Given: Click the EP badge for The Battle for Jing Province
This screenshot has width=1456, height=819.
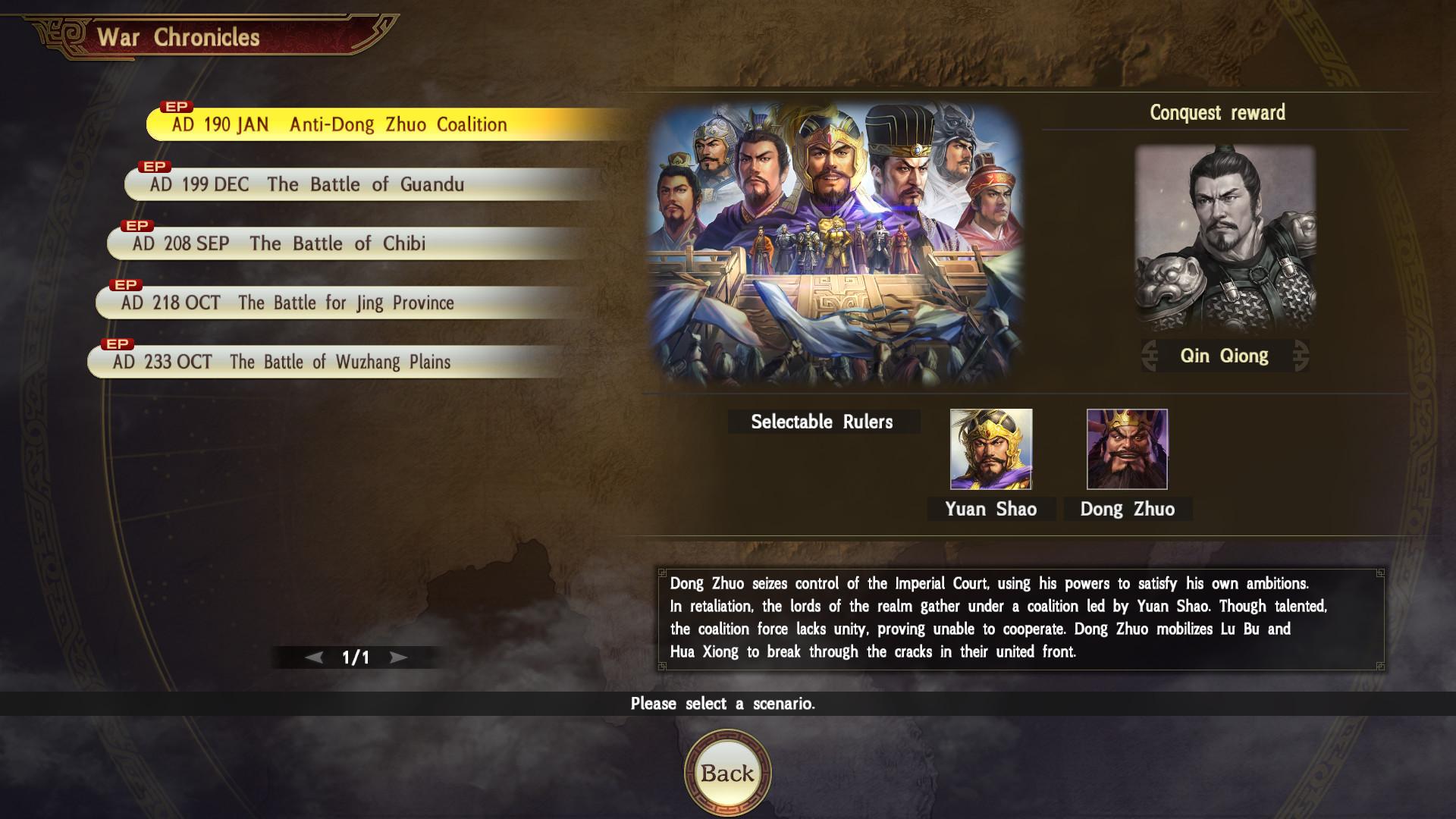Looking at the screenshot, I should [x=126, y=285].
